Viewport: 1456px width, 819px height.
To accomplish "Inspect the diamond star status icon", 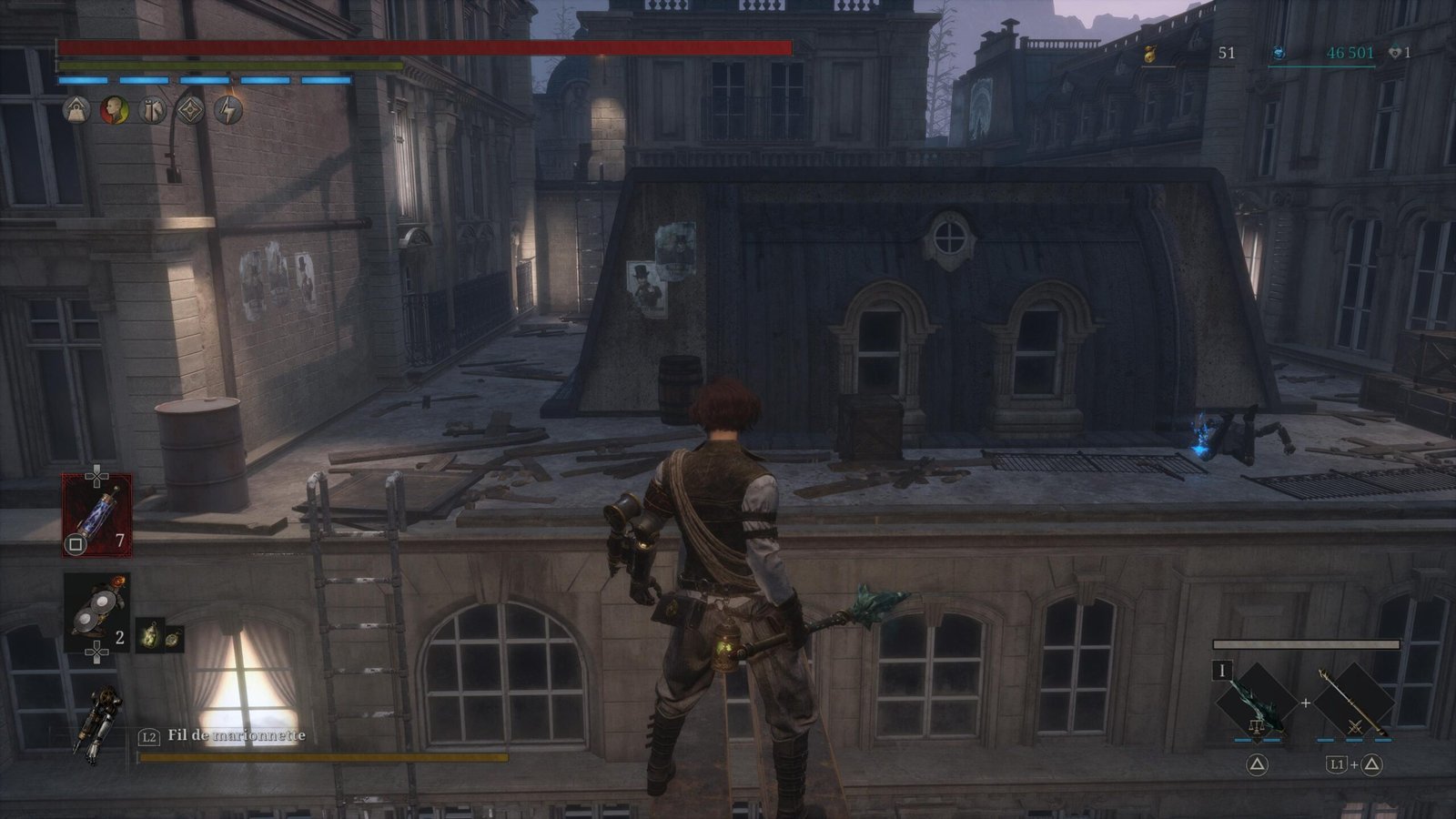I will 189,111.
